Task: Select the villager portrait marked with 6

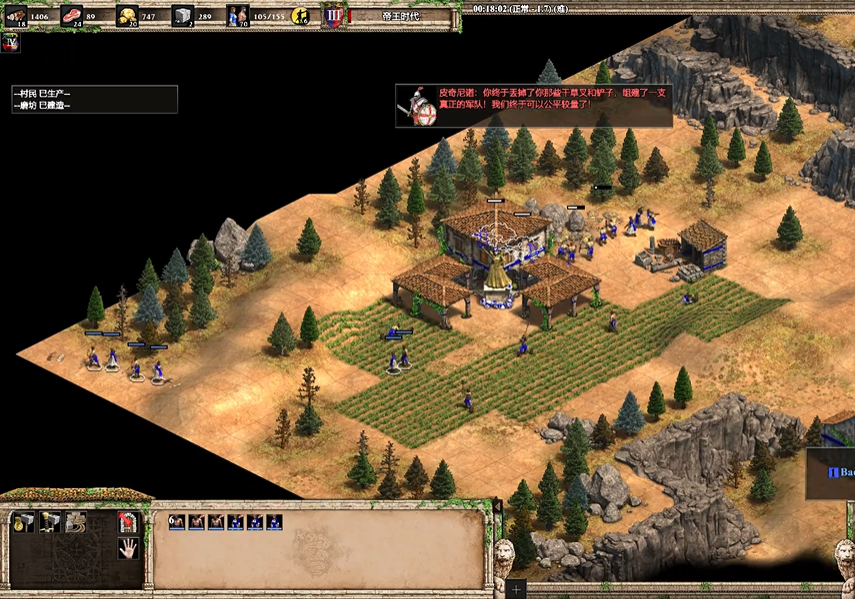Action: pyautogui.click(x=176, y=522)
